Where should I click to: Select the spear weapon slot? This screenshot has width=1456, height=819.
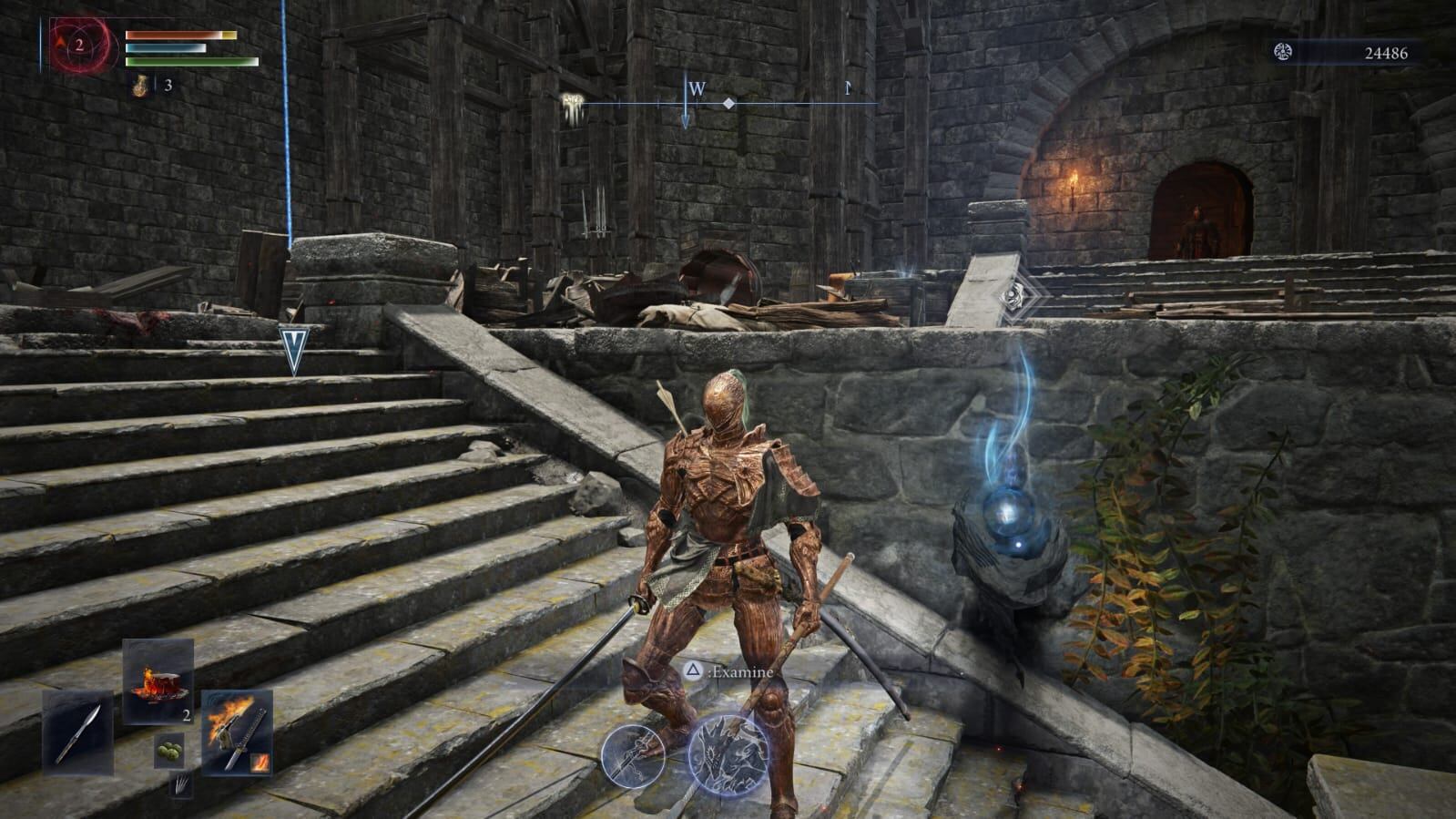(77, 733)
